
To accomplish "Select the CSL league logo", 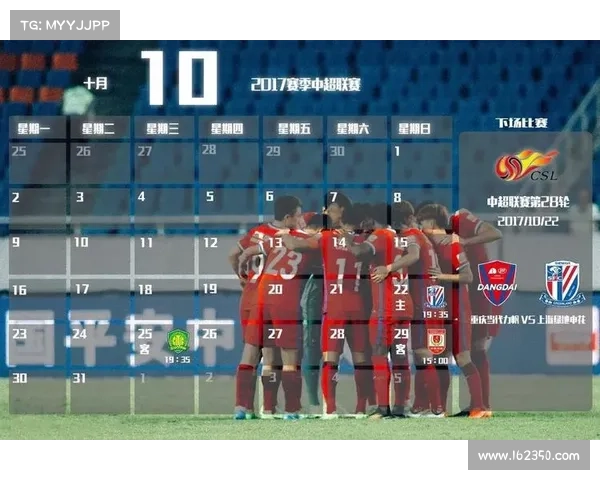I will [527, 165].
